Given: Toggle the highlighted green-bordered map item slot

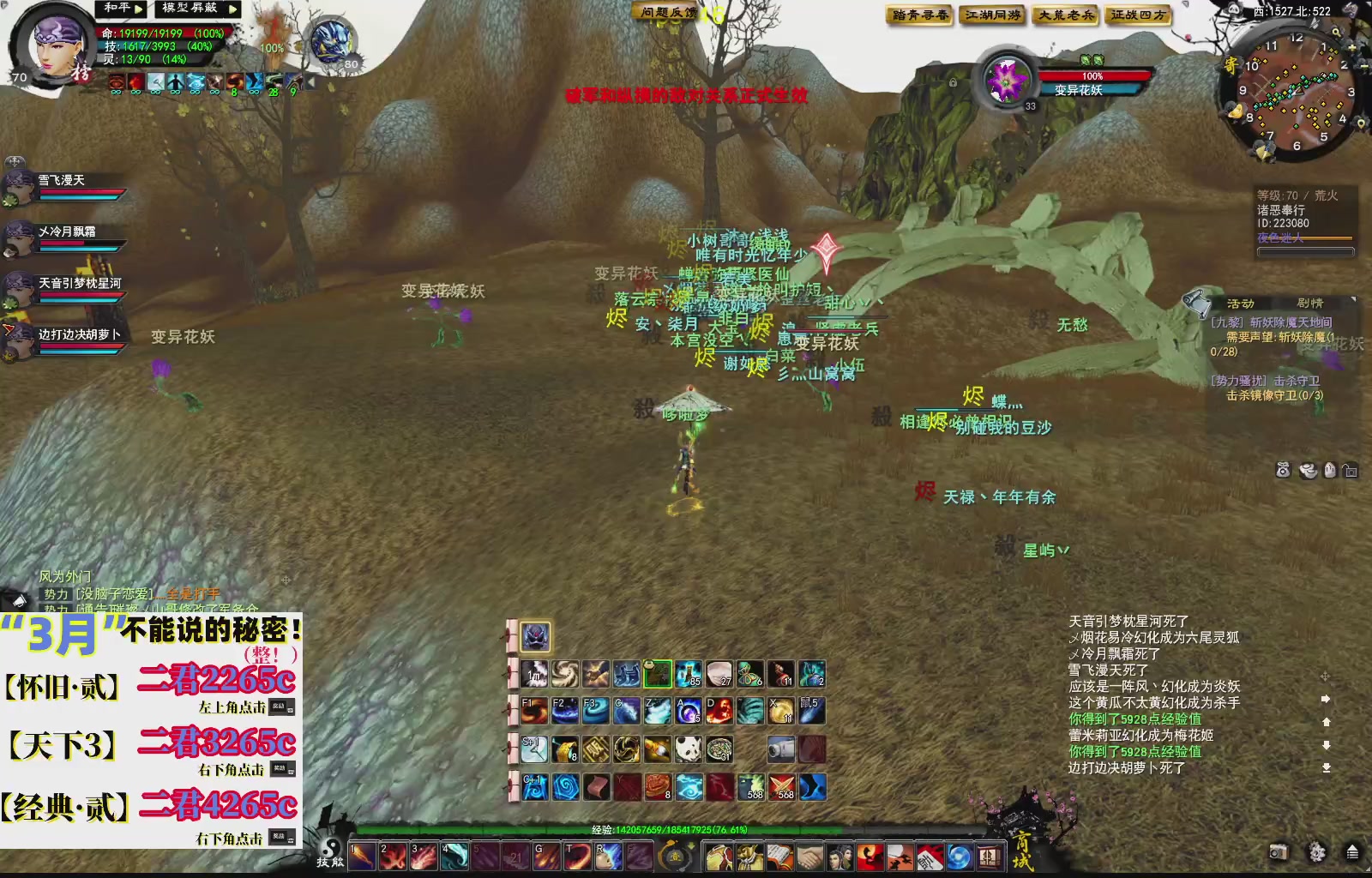Looking at the screenshot, I should 658,673.
